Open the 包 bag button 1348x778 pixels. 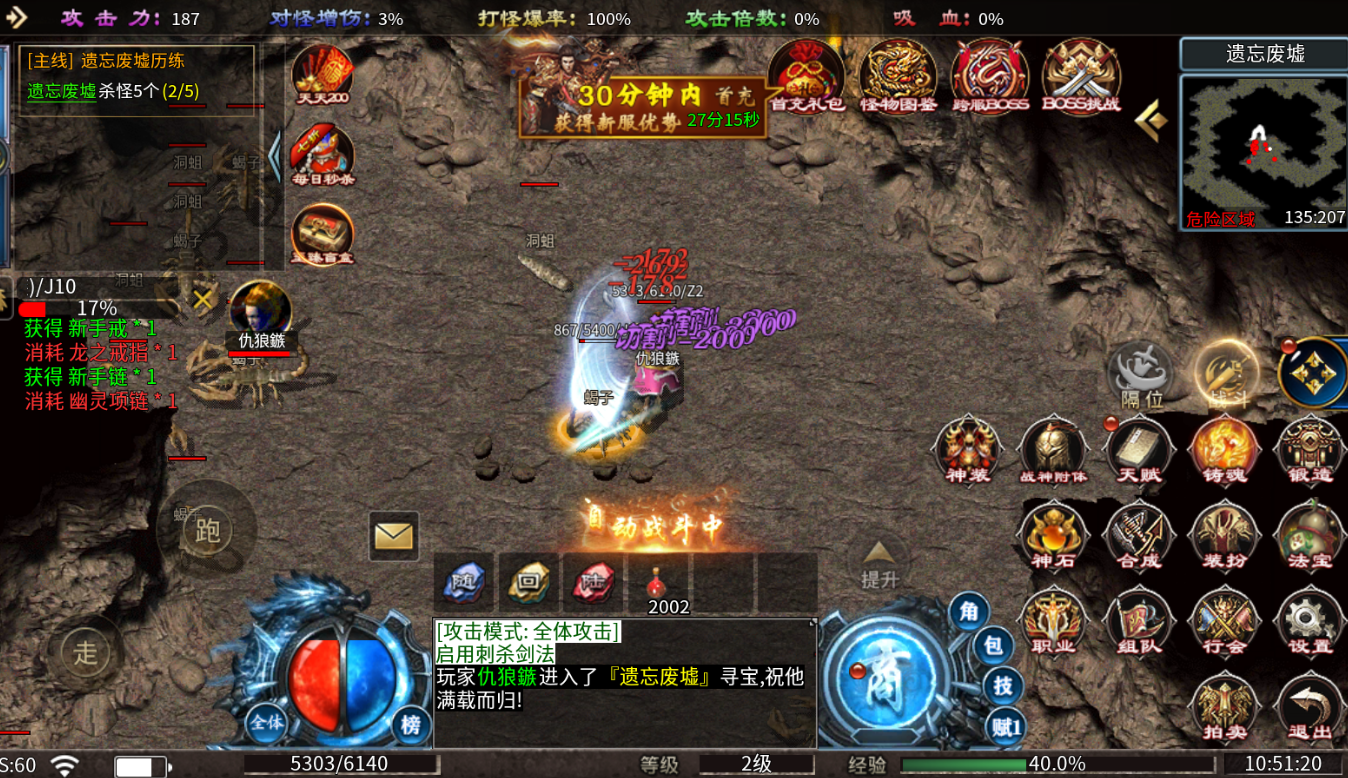click(992, 647)
